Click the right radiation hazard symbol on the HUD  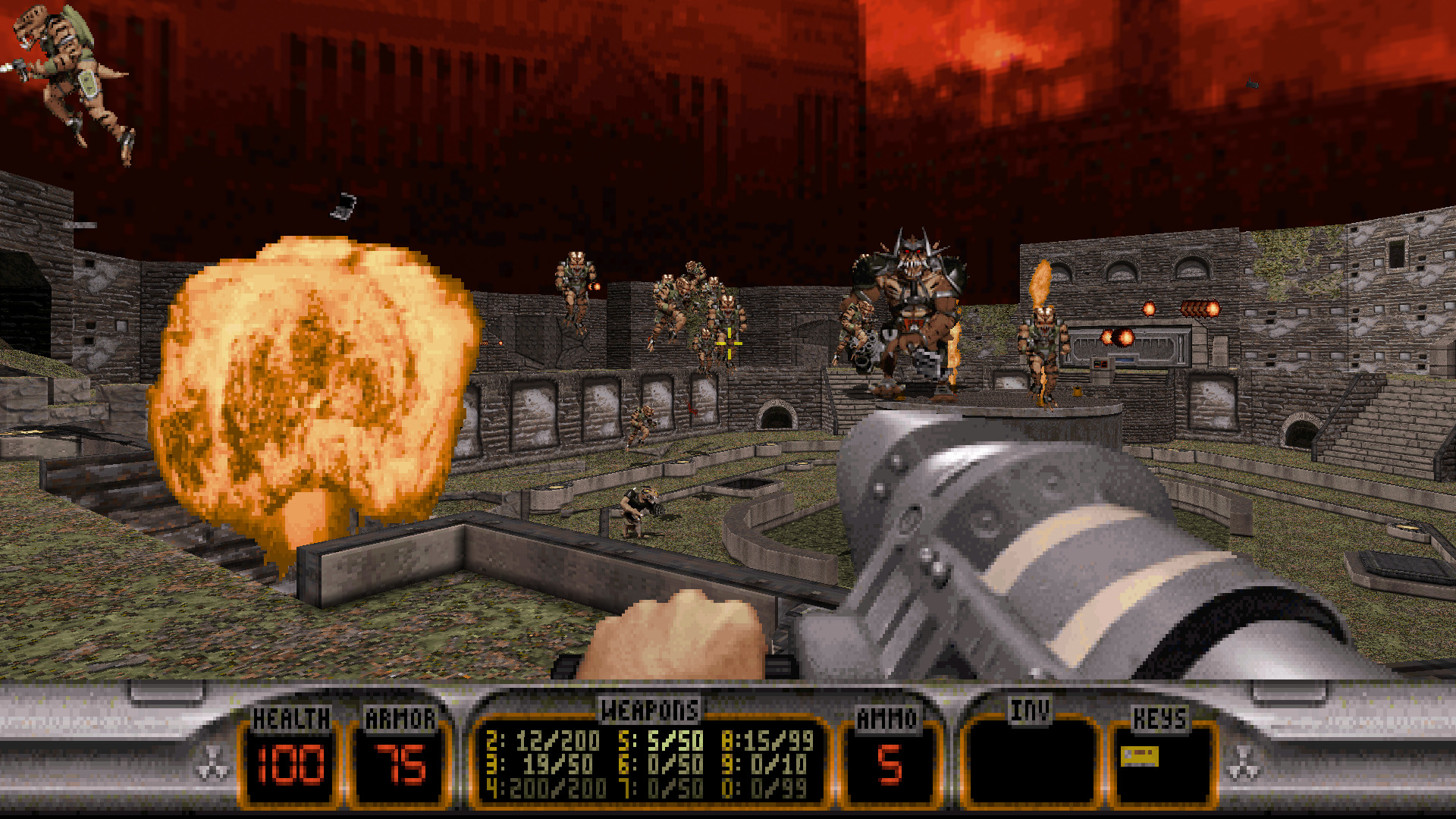(1244, 764)
